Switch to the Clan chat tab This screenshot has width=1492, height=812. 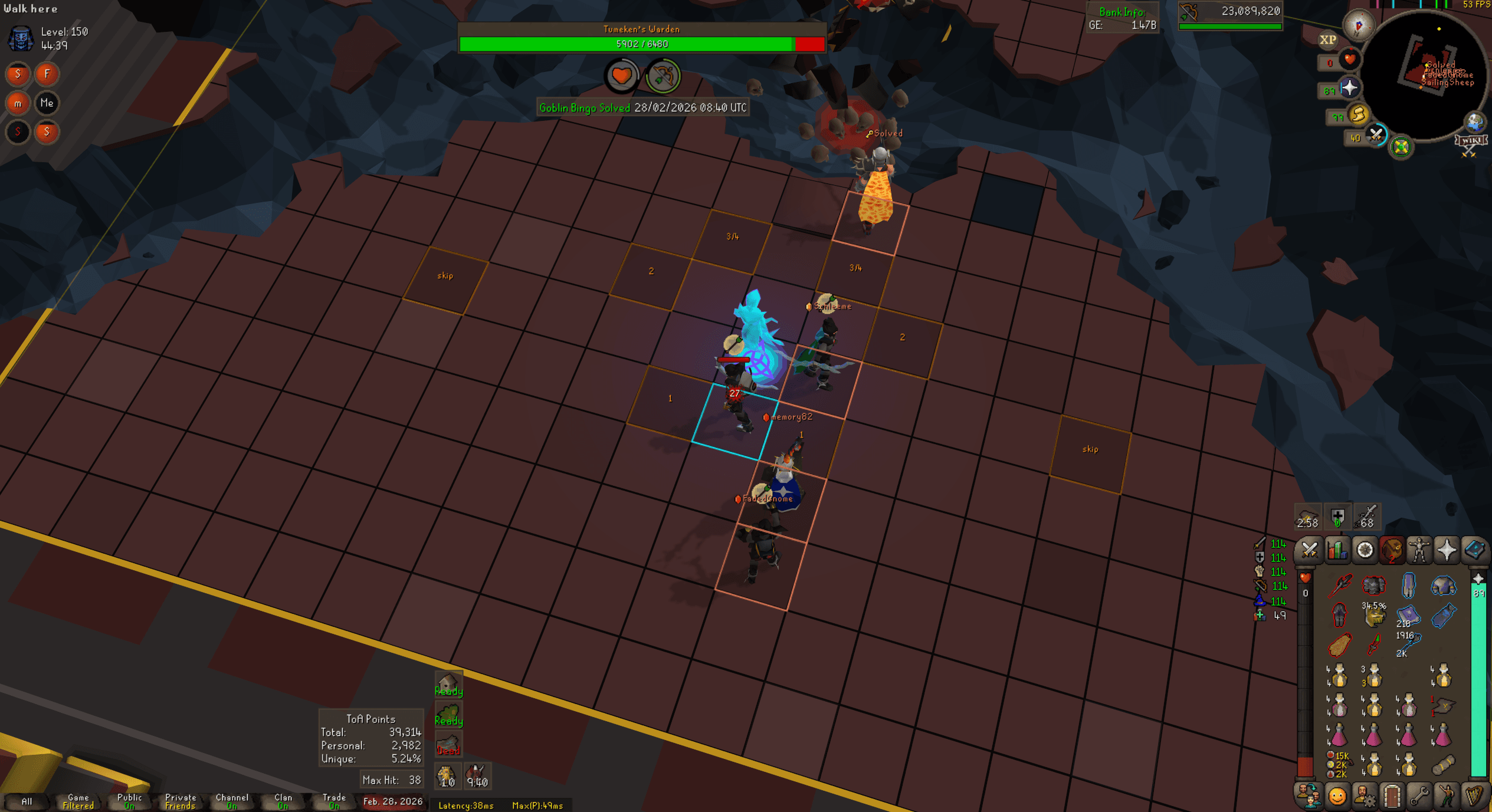pos(282,801)
